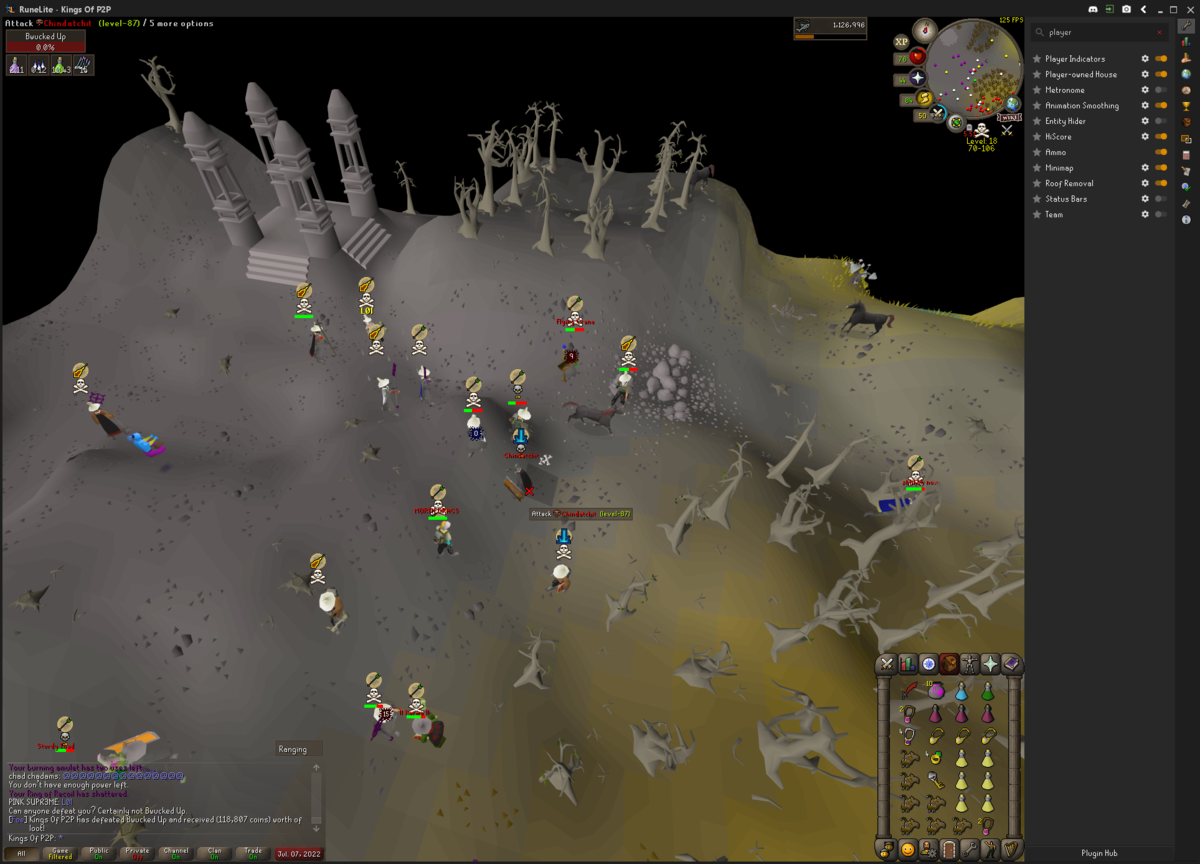This screenshot has height=864, width=1200.
Task: Open Player Indicators plugin settings gear
Action: (1145, 59)
